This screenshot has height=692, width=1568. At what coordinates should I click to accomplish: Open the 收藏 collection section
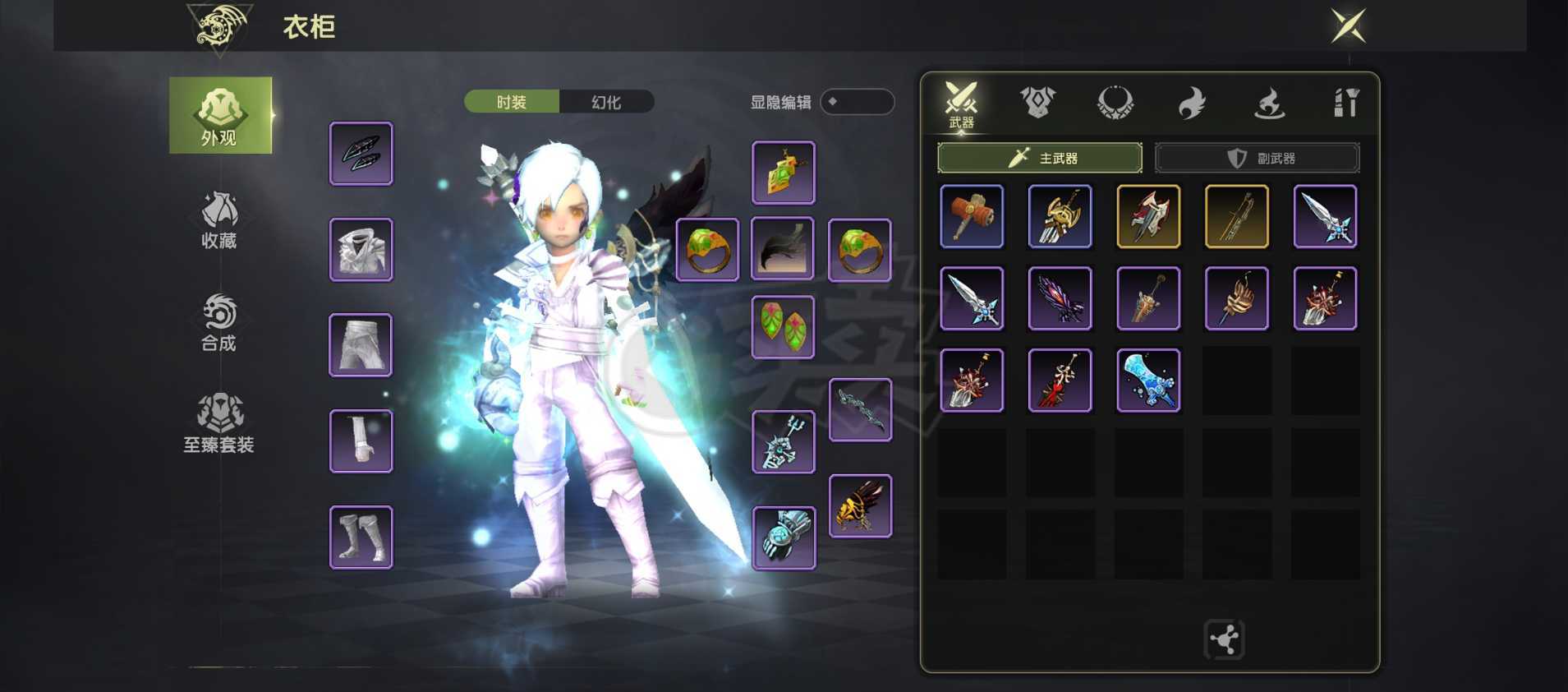219,219
